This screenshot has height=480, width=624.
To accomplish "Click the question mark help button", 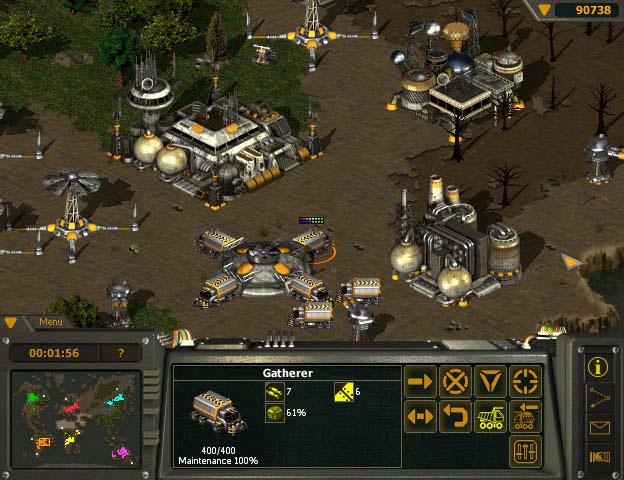I will [x=122, y=353].
